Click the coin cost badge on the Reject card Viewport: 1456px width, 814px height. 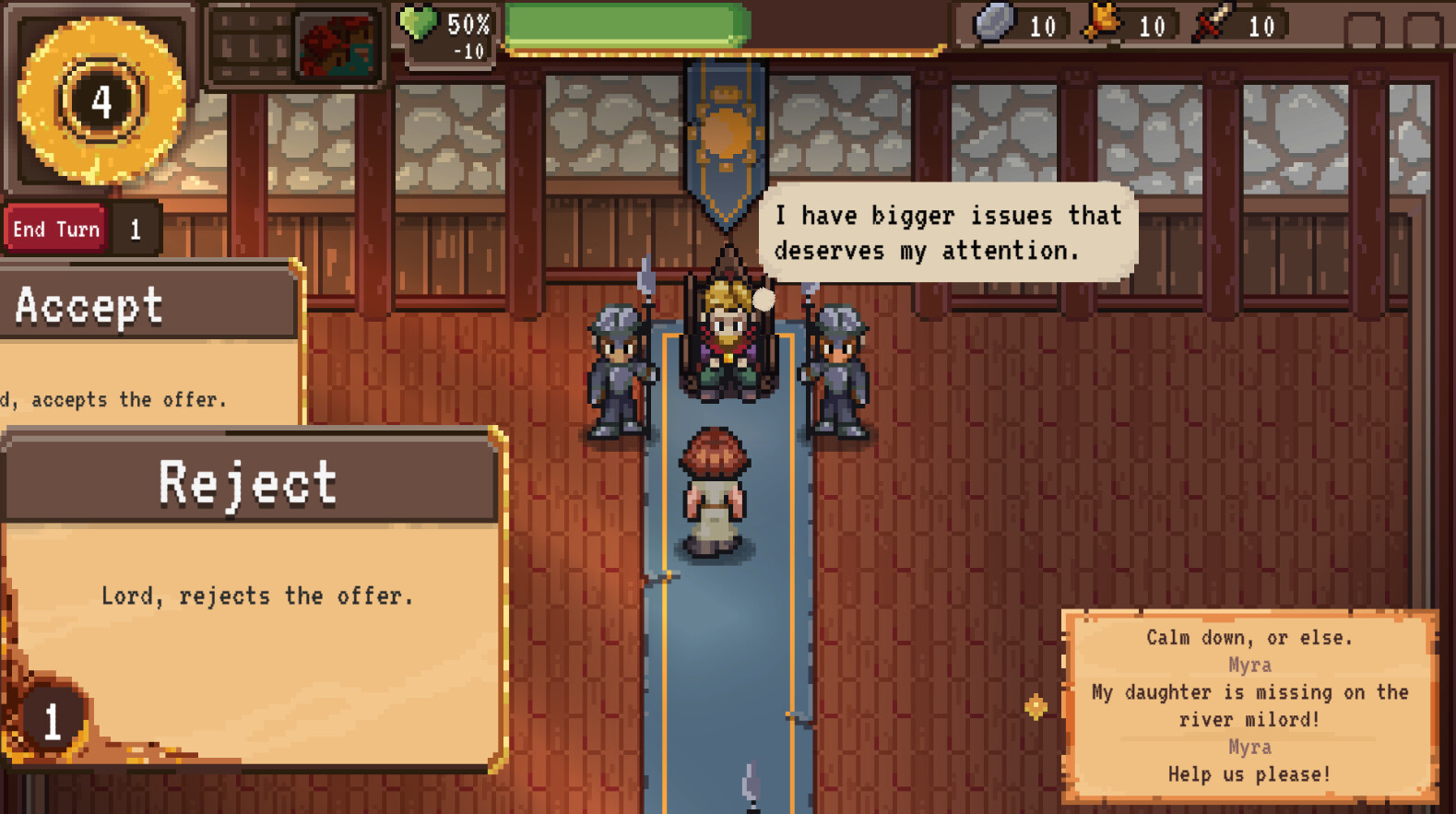pos(51,722)
